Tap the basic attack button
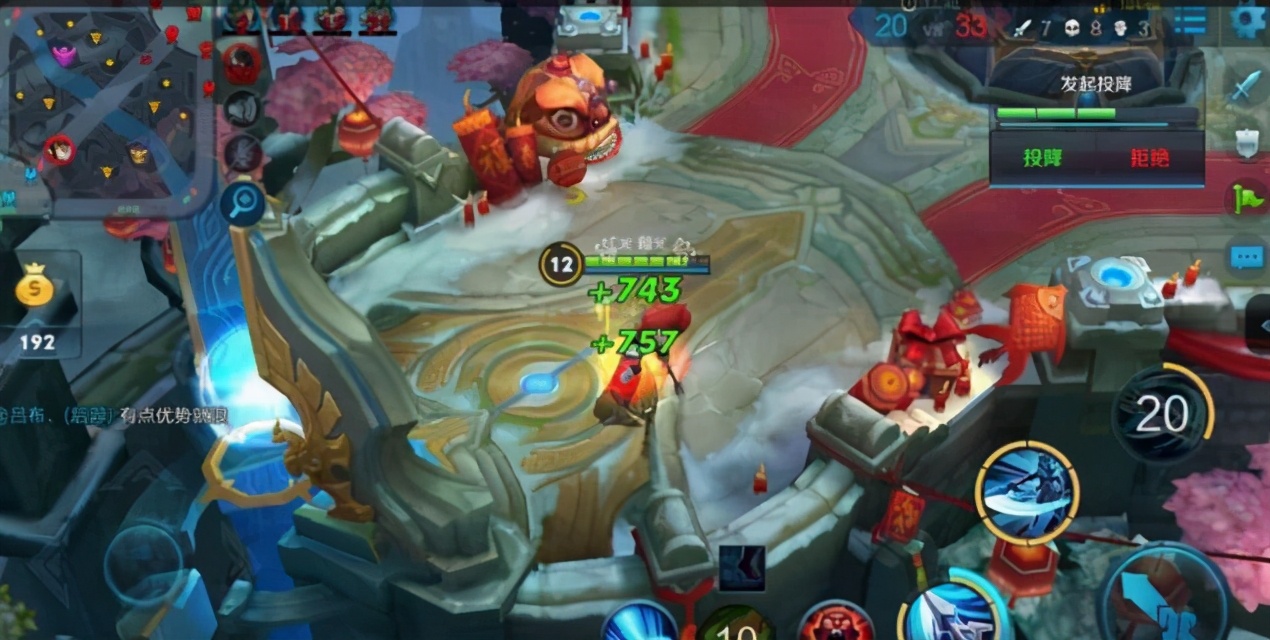Viewport: 1270px width, 640px height. [x=1165, y=598]
